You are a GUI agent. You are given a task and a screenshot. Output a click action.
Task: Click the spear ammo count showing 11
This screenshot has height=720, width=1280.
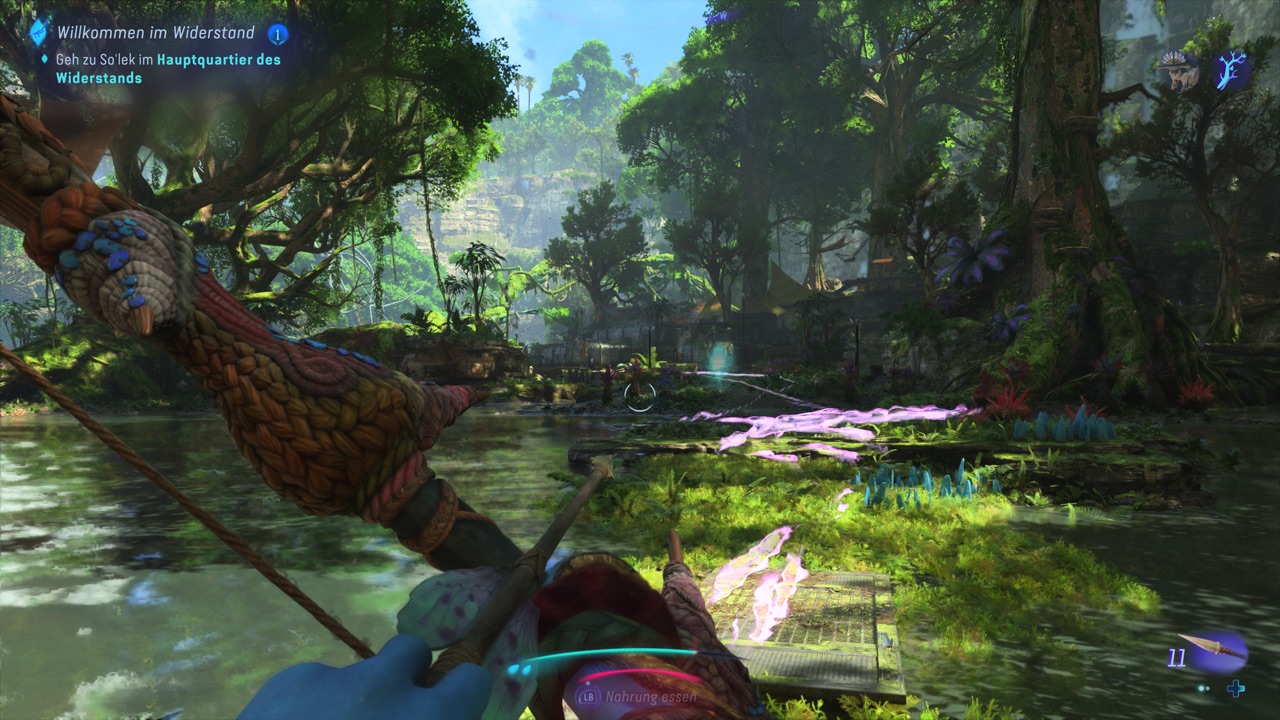click(x=1176, y=659)
